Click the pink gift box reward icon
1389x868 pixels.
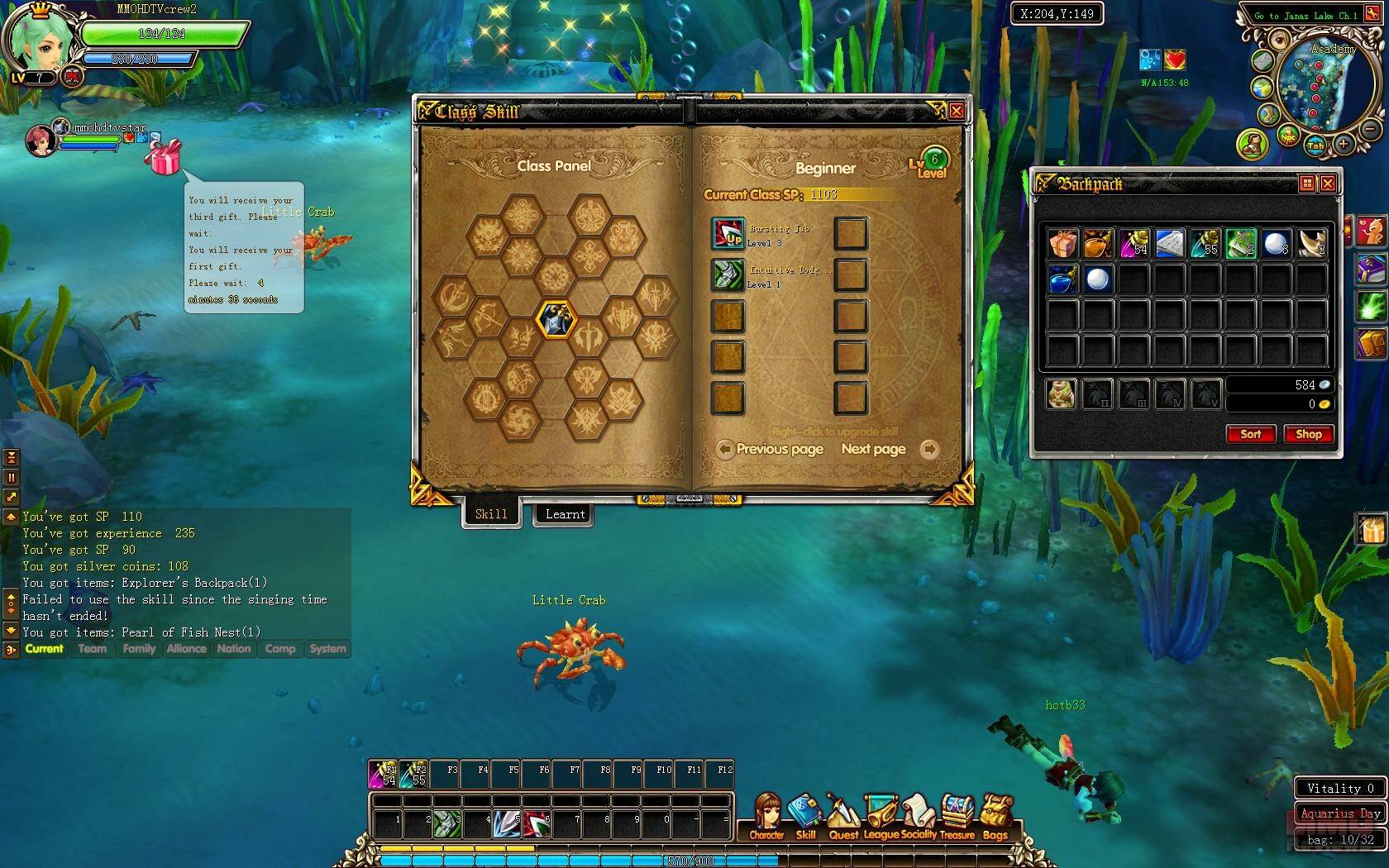[x=164, y=157]
